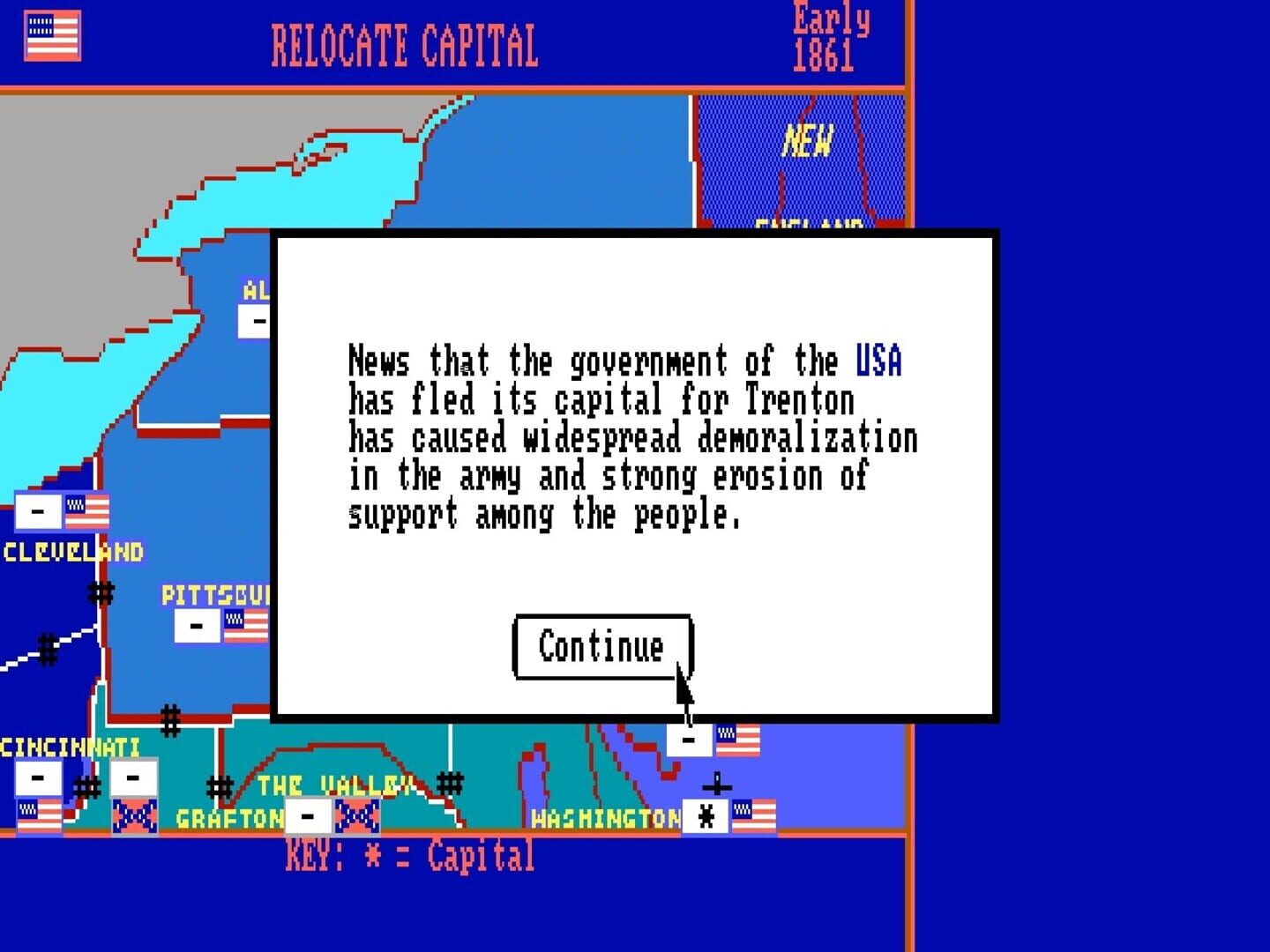Click the mountain symbol near Grafton

coord(218,785)
